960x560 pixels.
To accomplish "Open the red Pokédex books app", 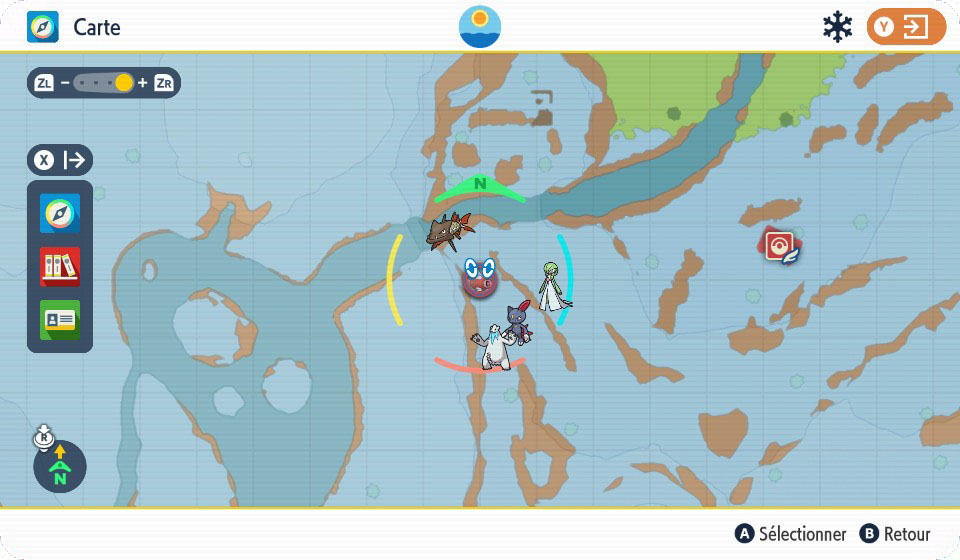I will coord(60,266).
